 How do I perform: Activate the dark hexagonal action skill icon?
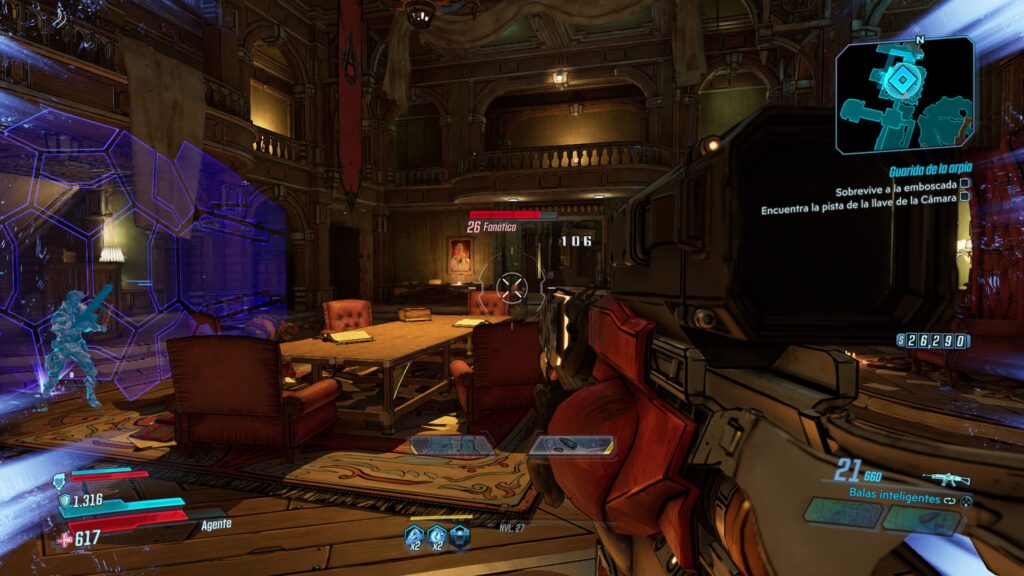click(459, 537)
